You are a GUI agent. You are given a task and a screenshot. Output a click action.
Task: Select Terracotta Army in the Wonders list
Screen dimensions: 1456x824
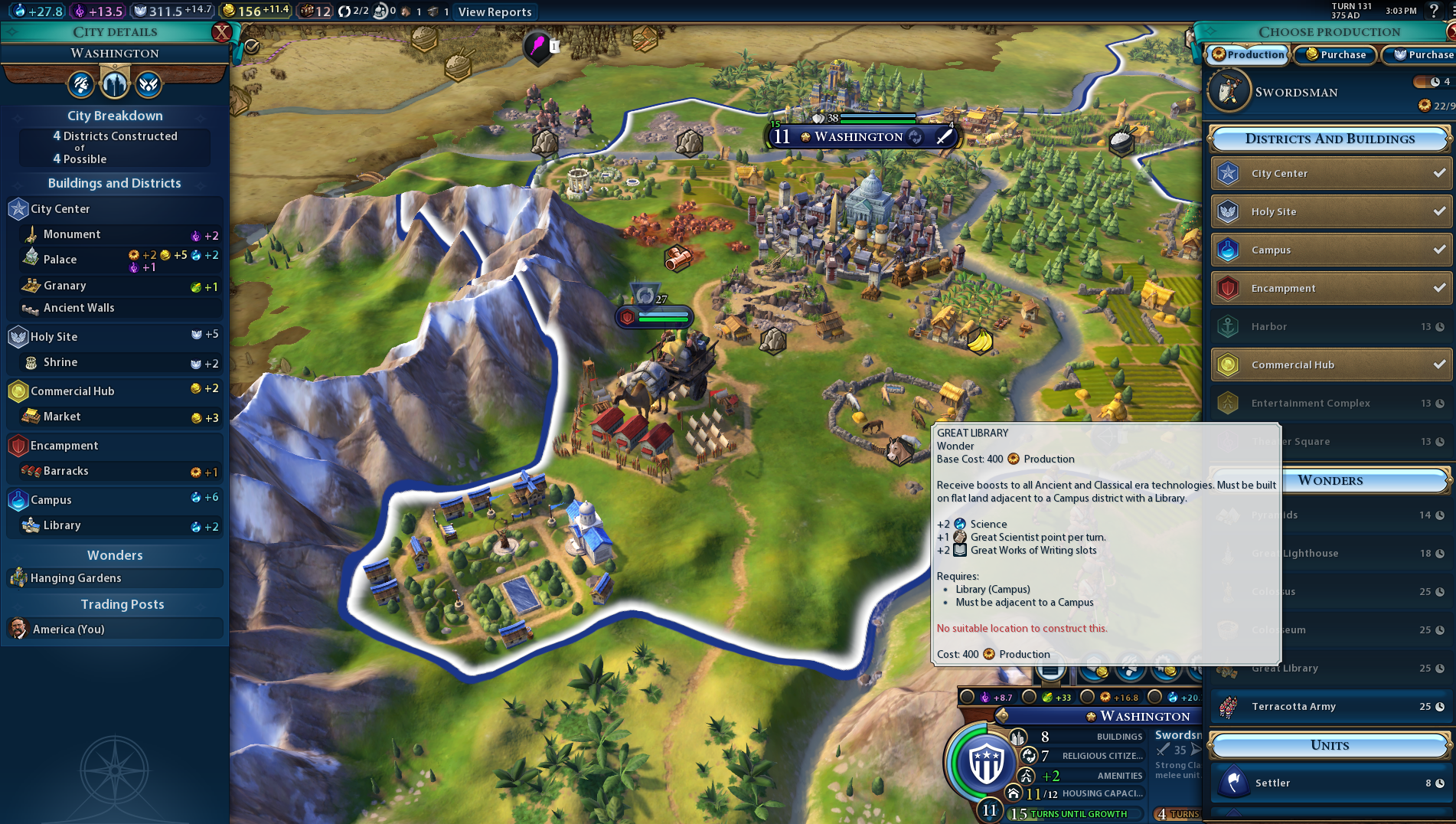(1331, 706)
